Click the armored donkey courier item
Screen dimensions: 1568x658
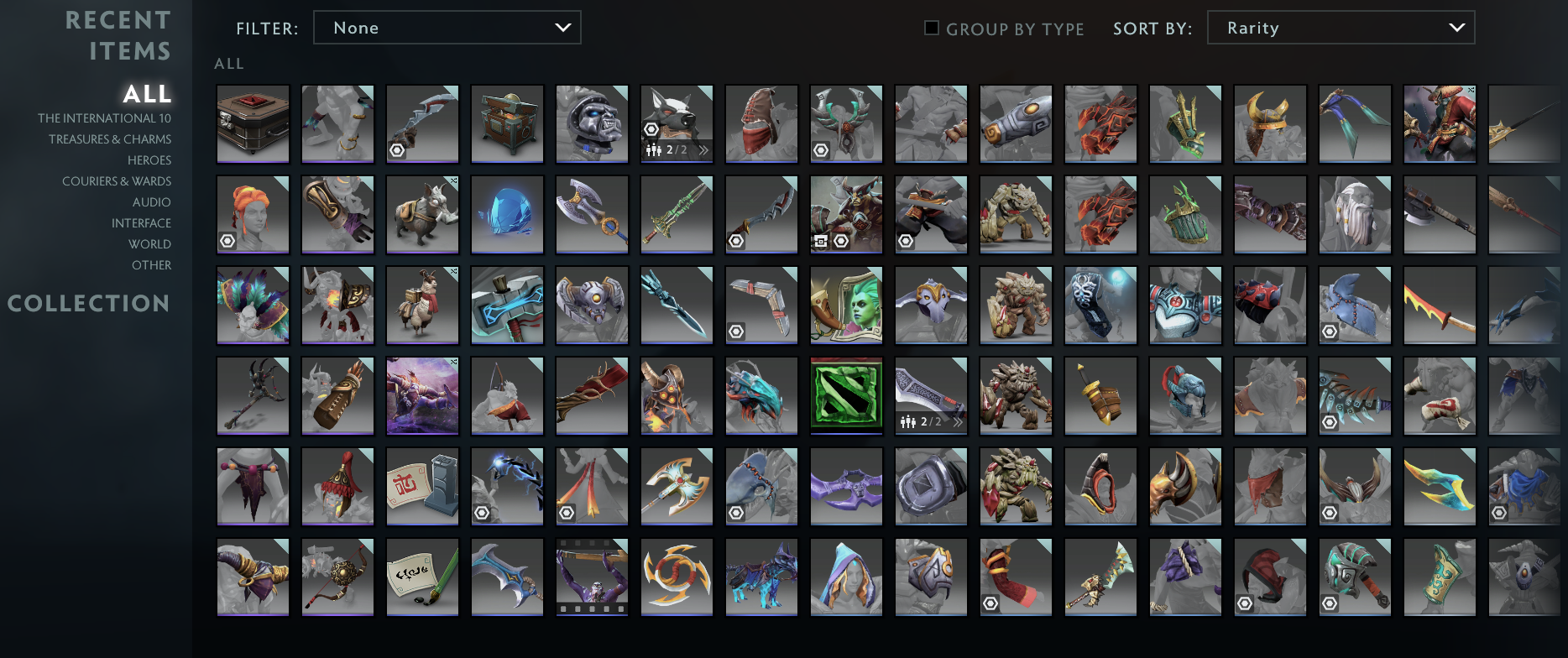(x=421, y=214)
